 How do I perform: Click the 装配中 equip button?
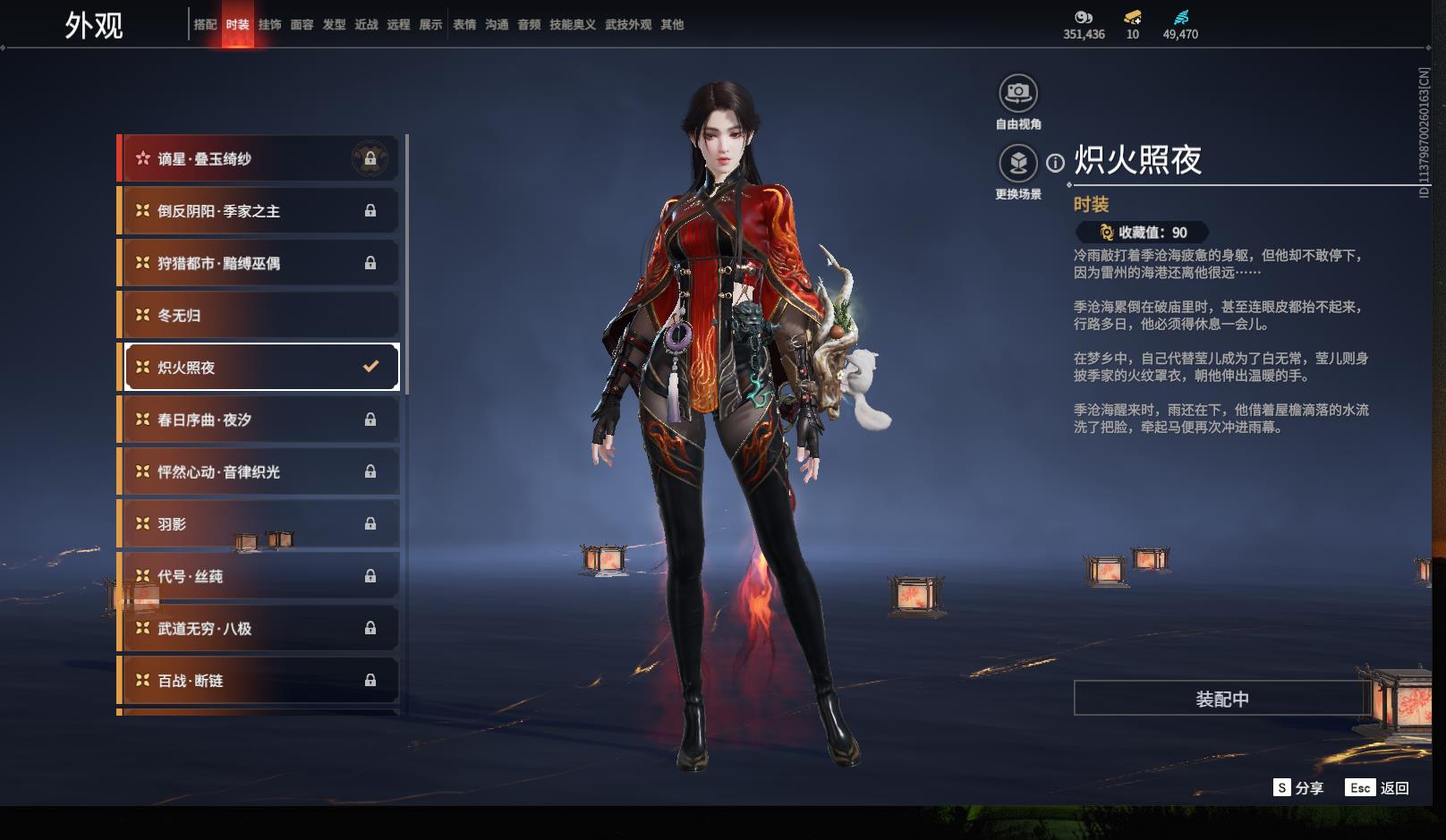pos(1221,699)
